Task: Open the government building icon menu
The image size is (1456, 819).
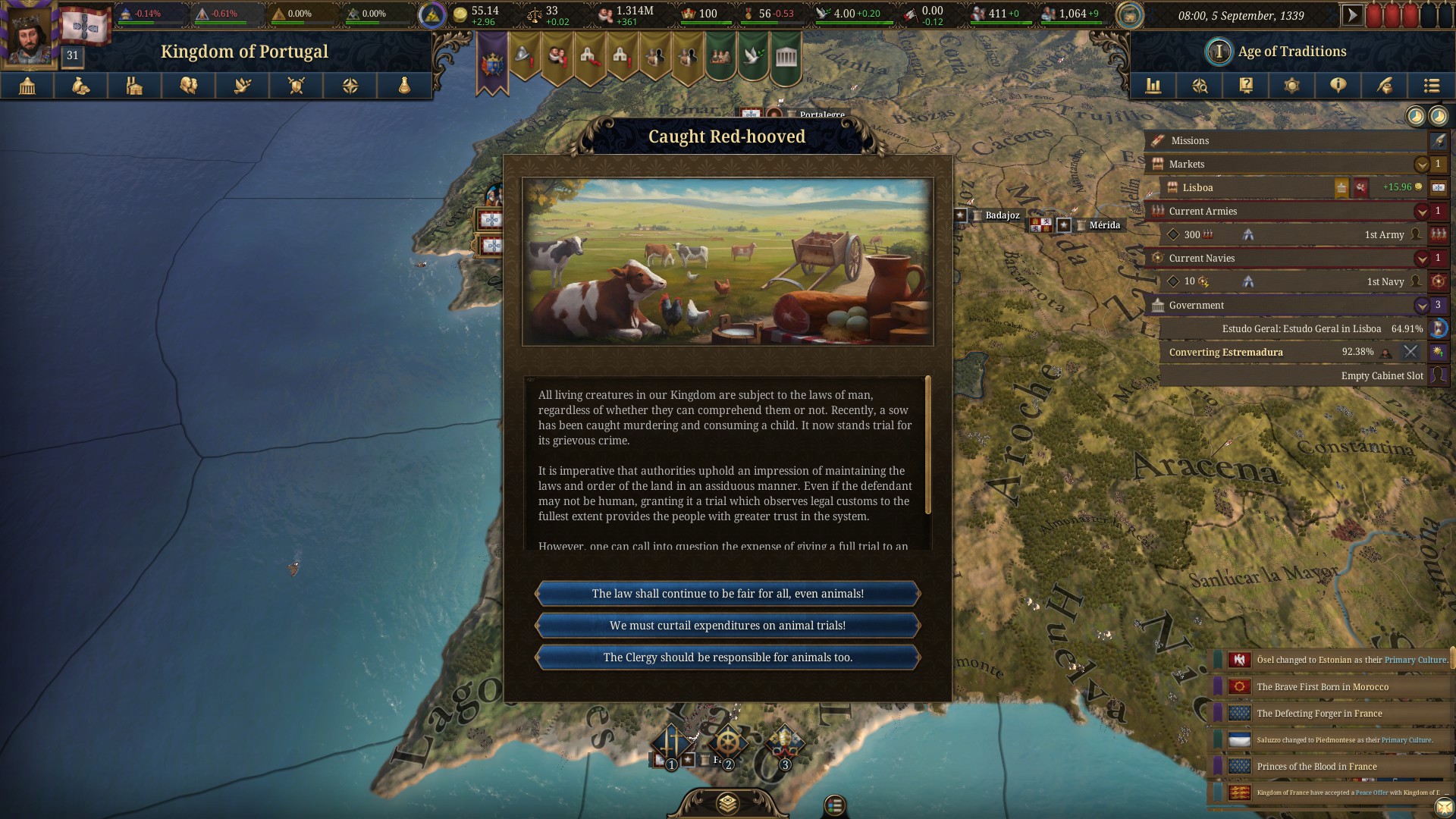Action: [x=27, y=86]
